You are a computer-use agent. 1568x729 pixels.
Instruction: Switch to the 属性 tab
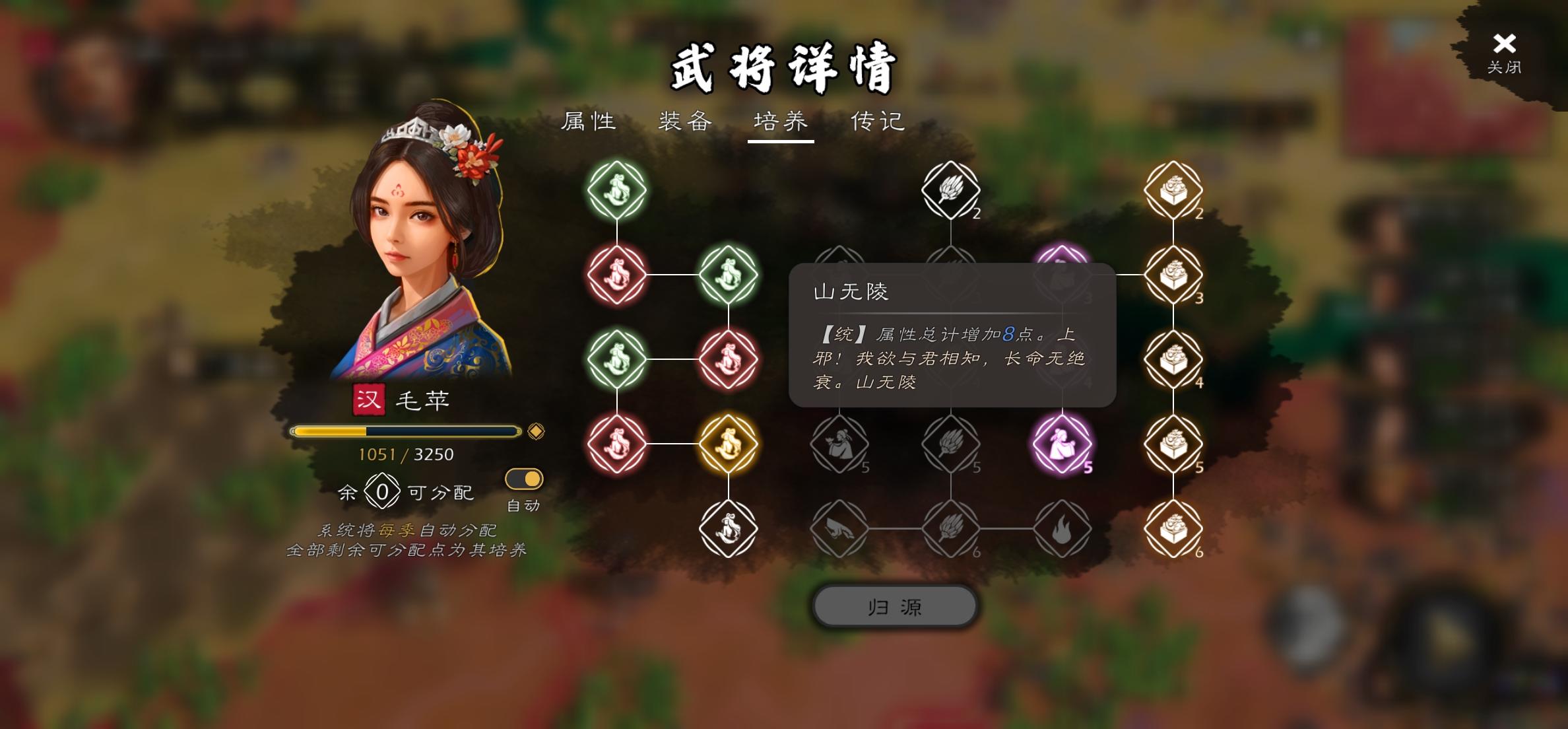tap(589, 120)
